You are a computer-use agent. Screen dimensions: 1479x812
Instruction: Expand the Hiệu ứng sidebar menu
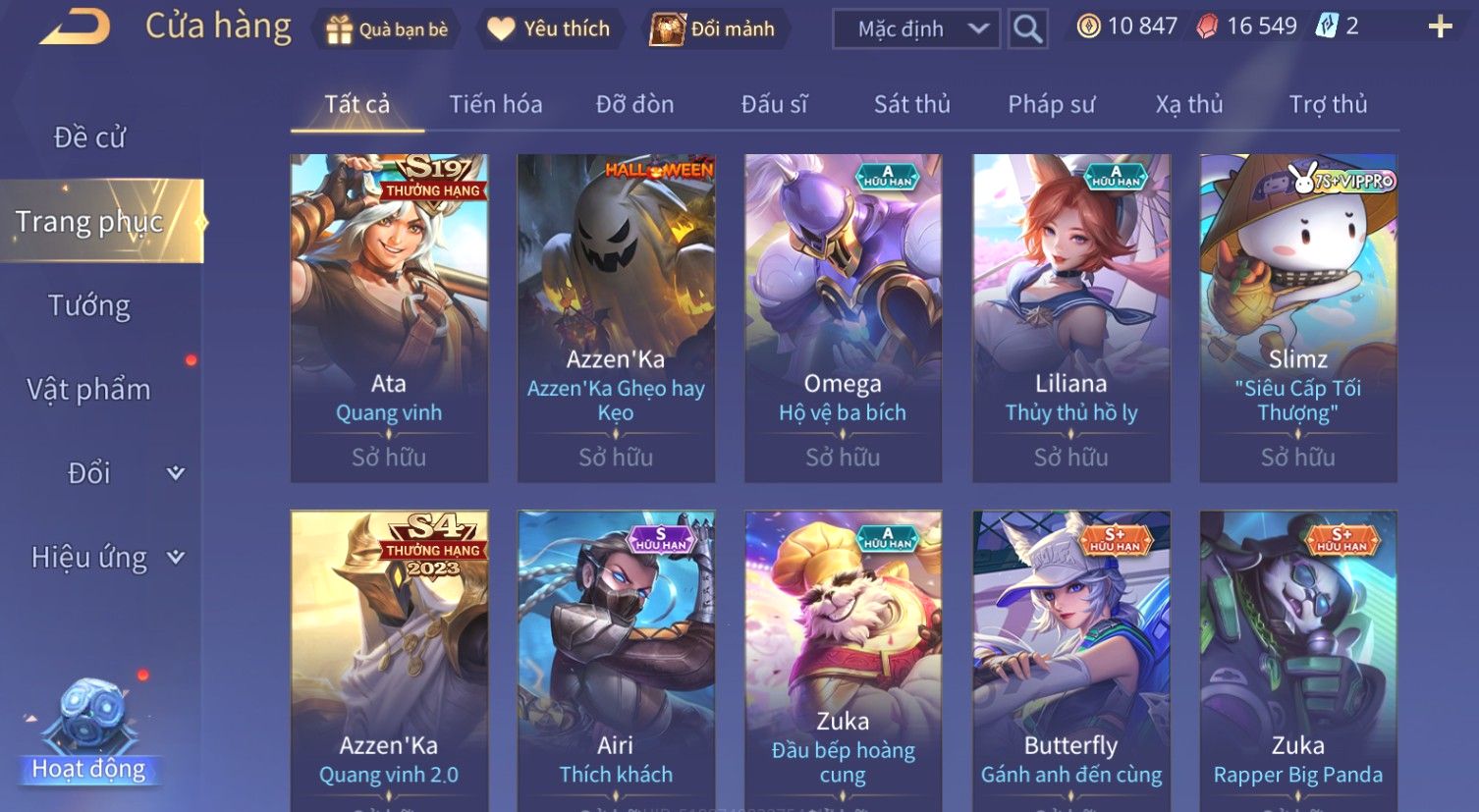tap(106, 558)
